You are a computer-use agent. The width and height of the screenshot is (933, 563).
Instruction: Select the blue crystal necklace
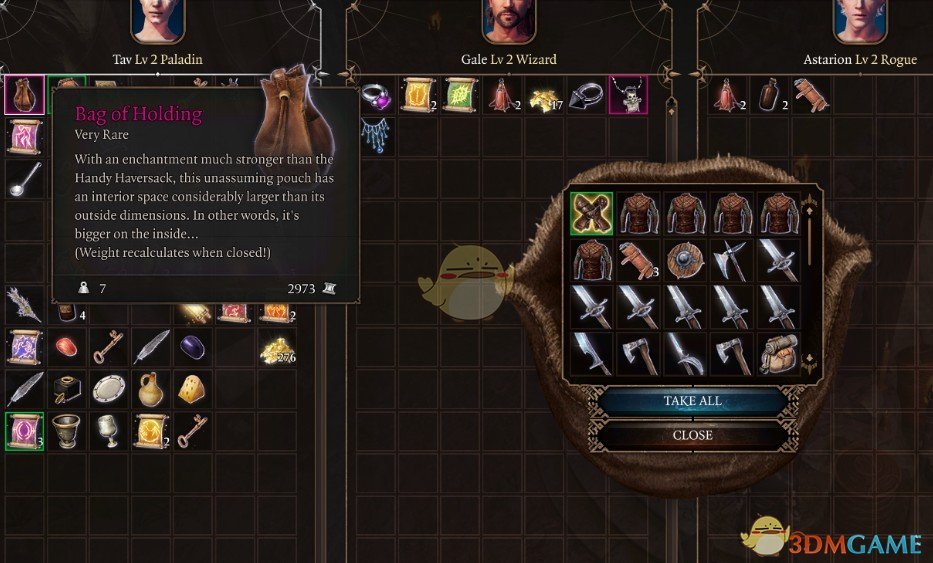coord(374,134)
